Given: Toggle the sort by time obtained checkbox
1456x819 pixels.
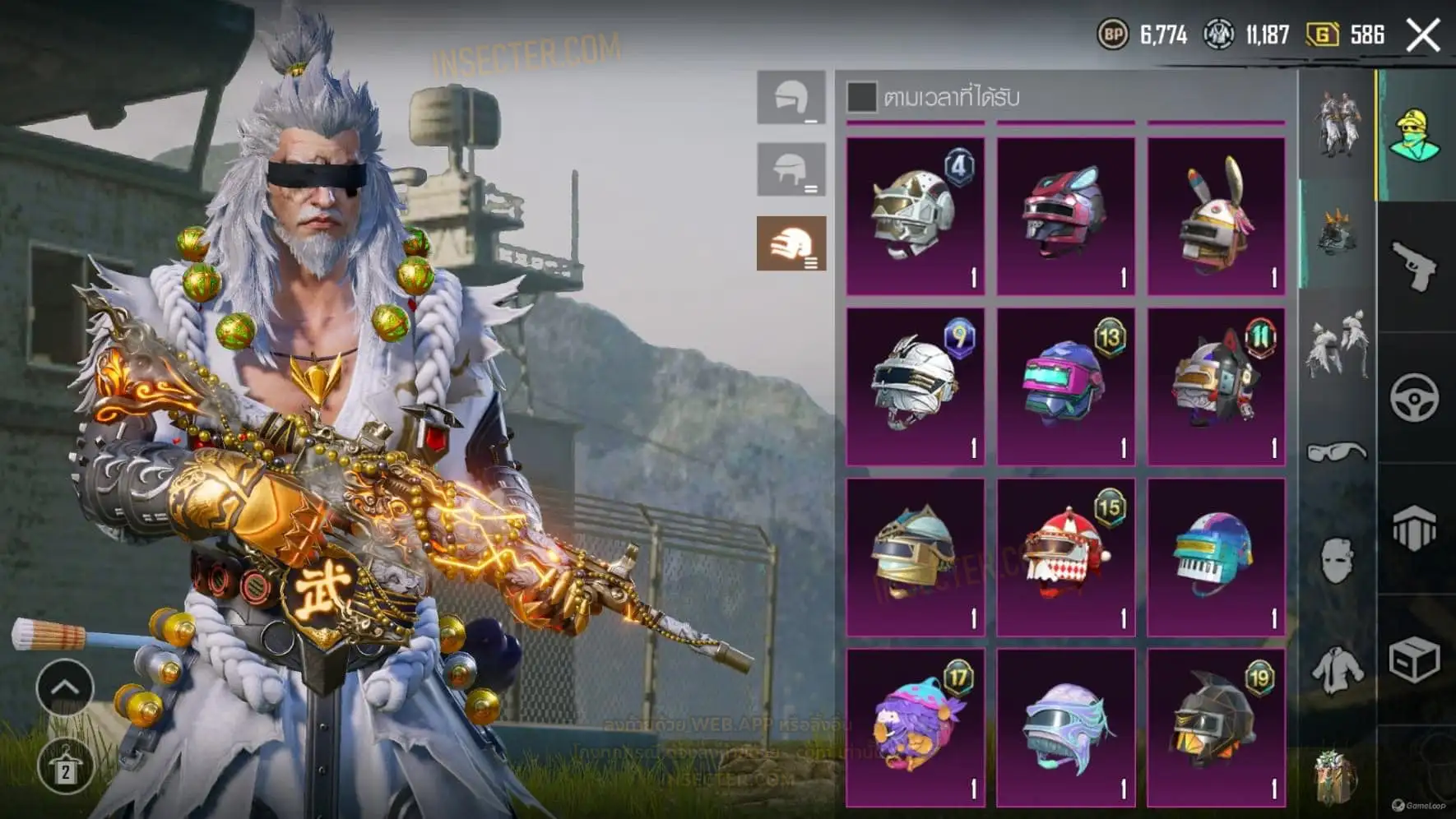Looking at the screenshot, I should pos(861,97).
